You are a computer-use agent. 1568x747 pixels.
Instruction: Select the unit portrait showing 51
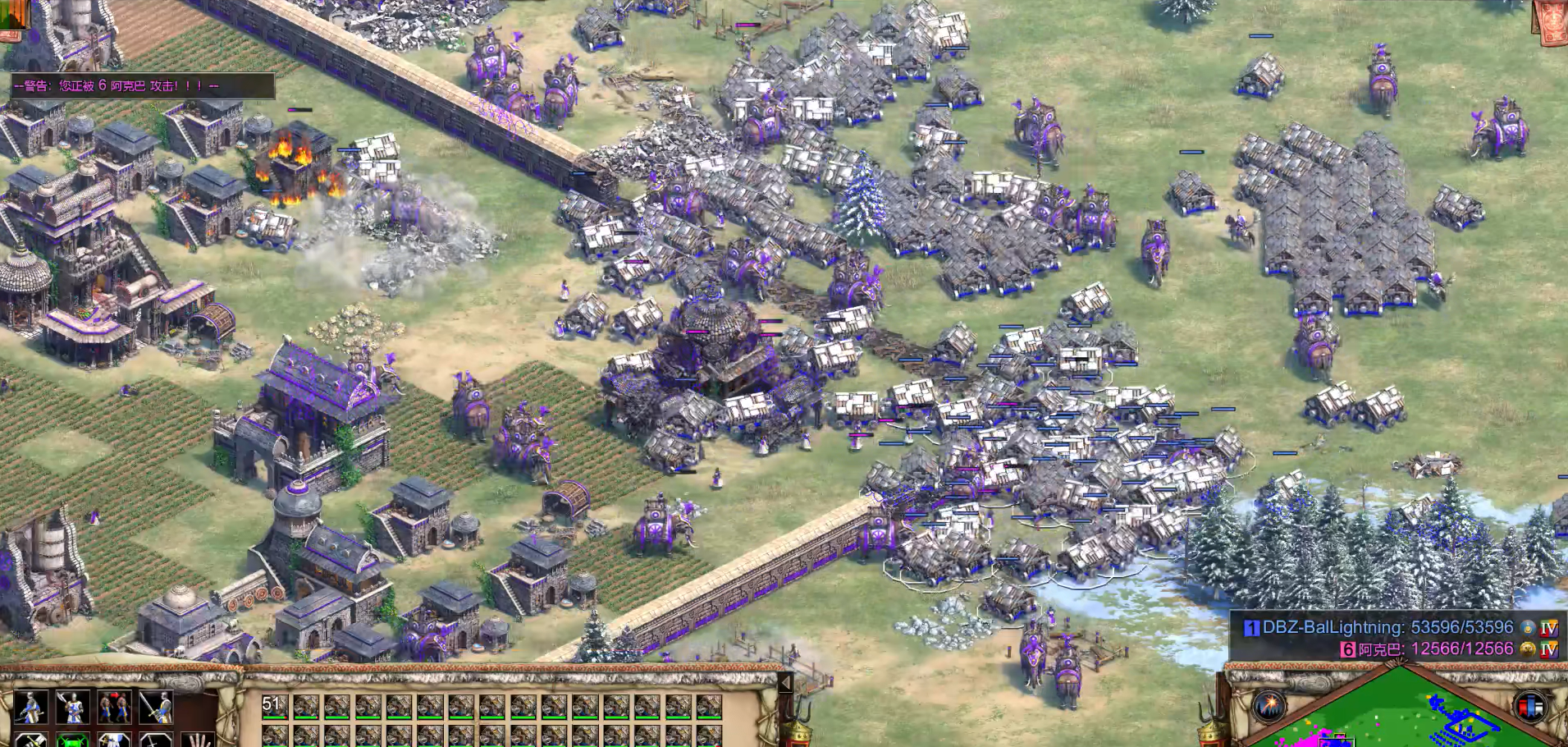pos(275,708)
